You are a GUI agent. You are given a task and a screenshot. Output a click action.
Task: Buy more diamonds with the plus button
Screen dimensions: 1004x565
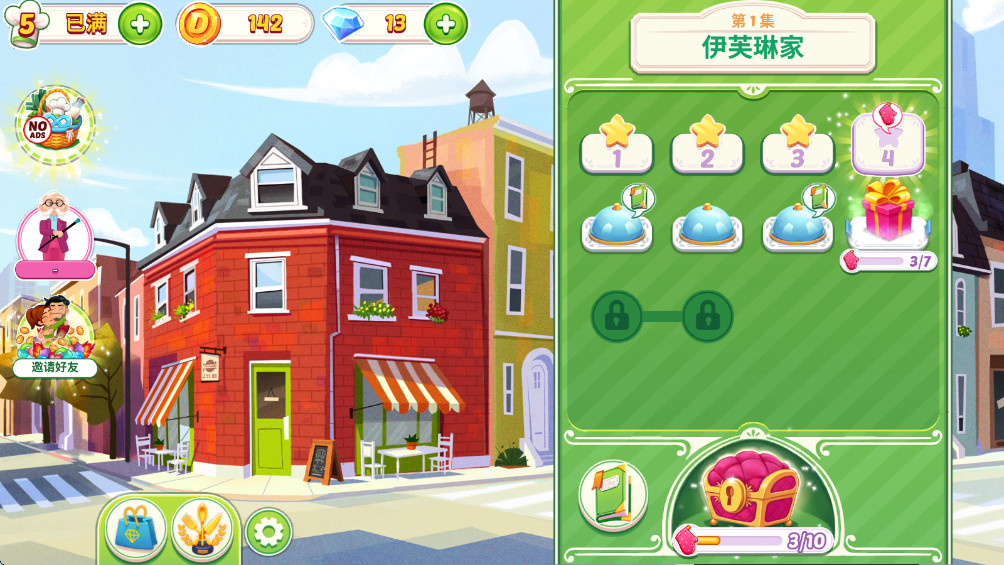coord(446,24)
